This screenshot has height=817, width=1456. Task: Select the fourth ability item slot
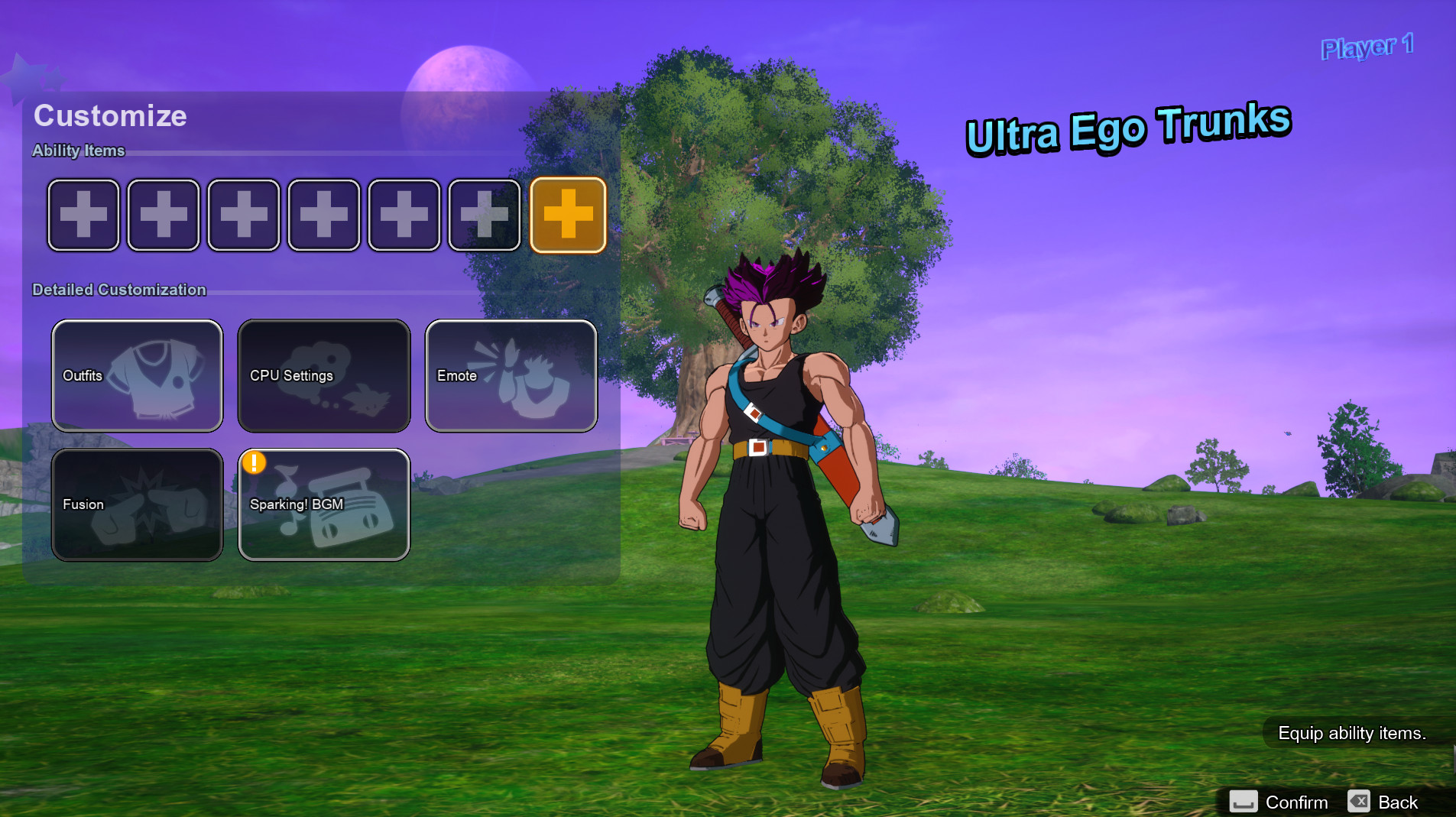(324, 215)
